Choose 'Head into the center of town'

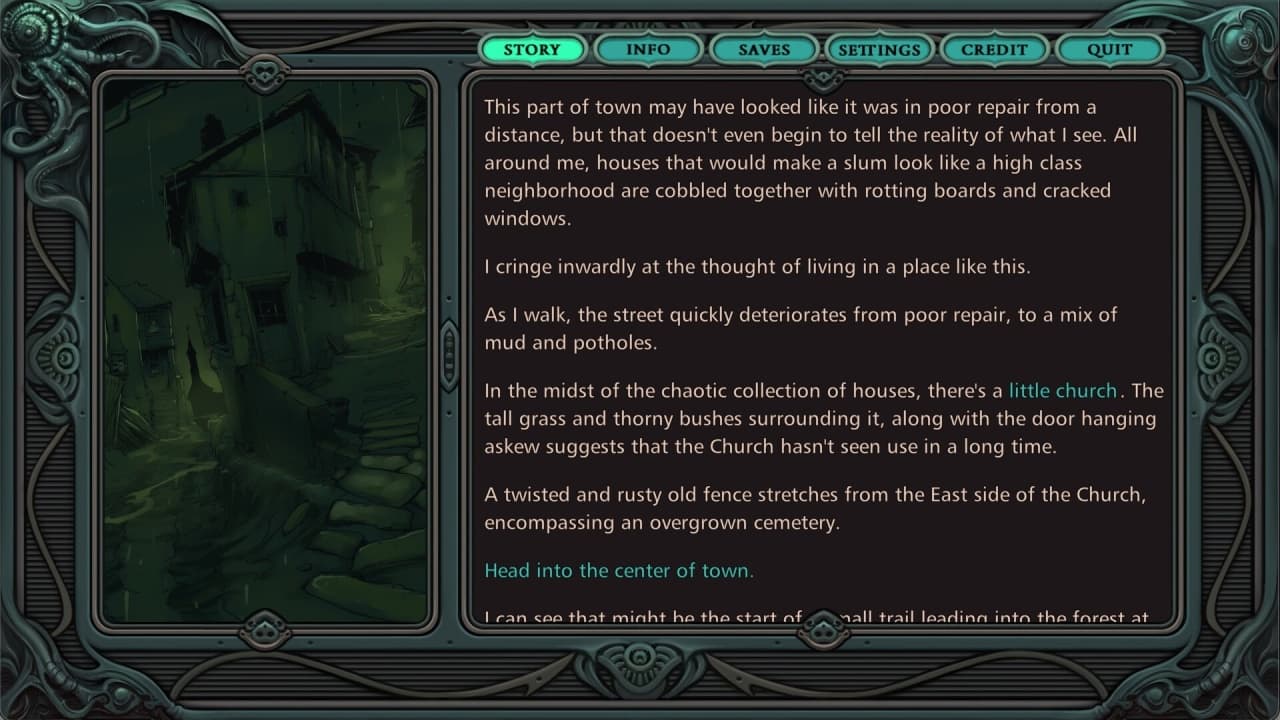(x=619, y=571)
